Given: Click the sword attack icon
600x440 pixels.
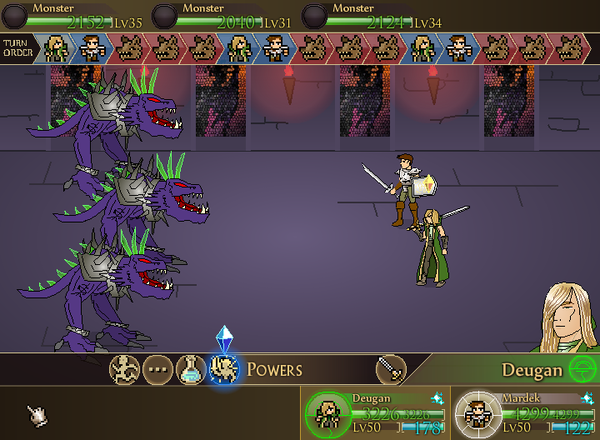Looking at the screenshot, I should (x=390, y=369).
